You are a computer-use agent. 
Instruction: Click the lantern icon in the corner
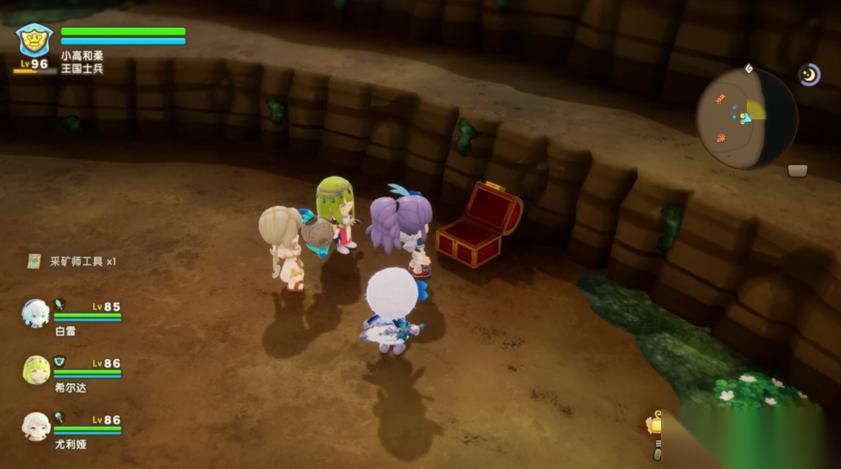point(656,426)
